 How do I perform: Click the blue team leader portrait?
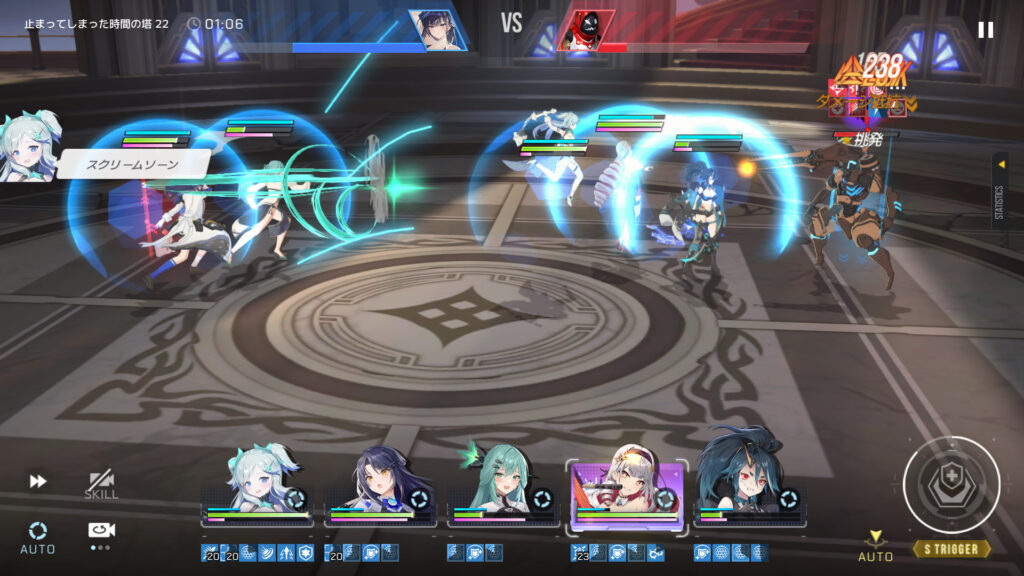coord(437,30)
